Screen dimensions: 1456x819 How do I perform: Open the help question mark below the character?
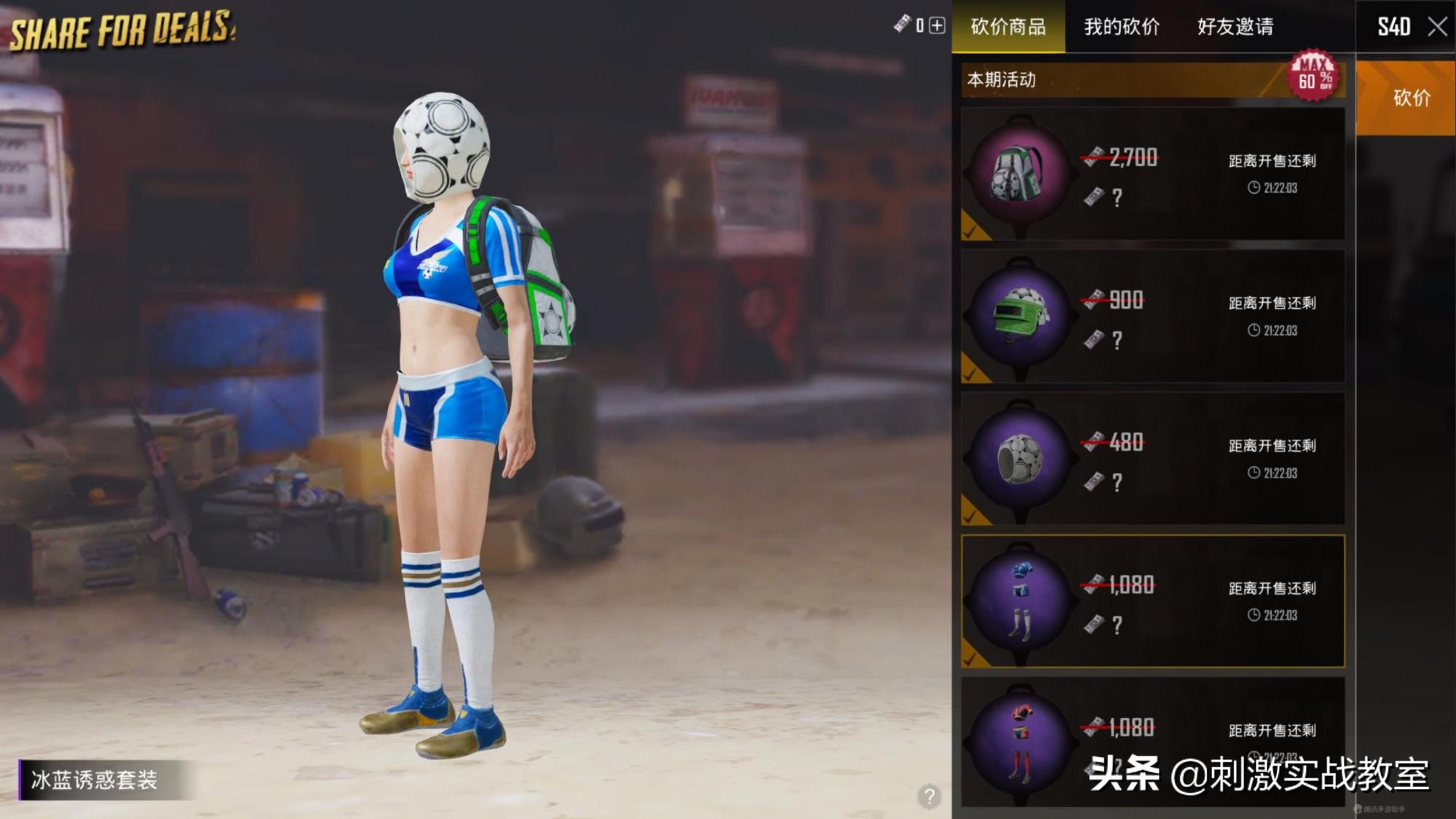click(x=930, y=796)
